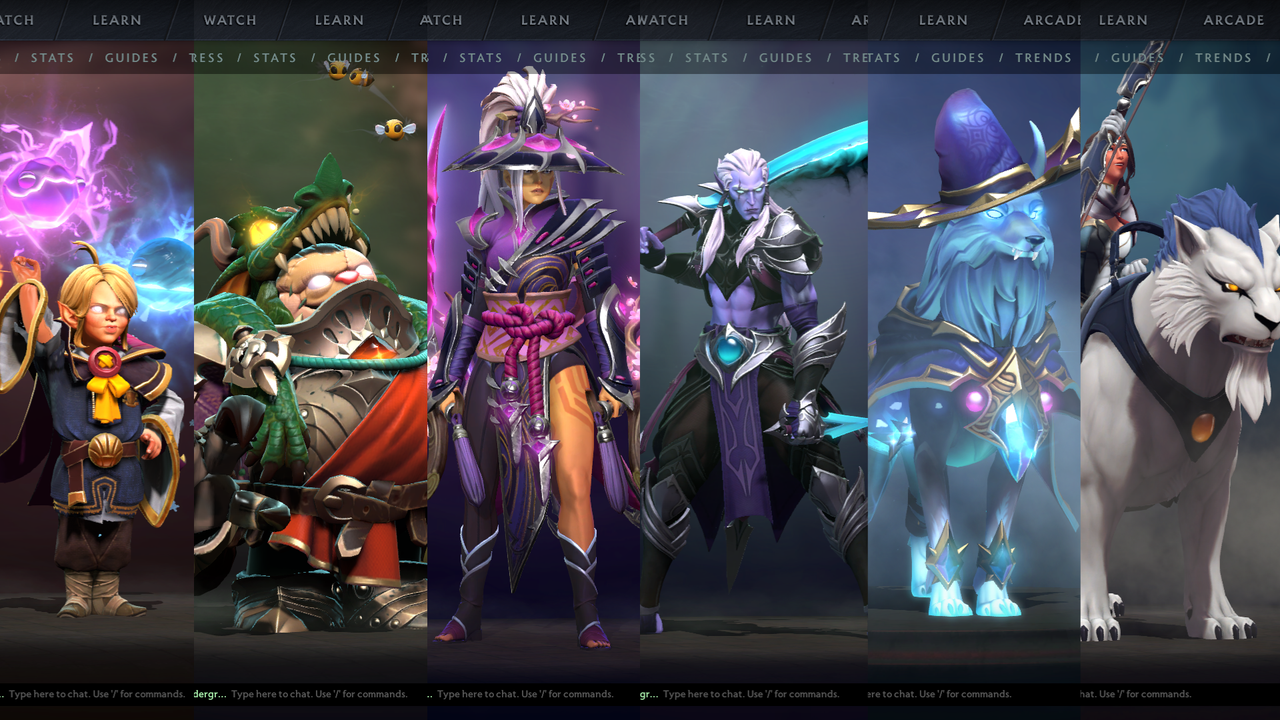Switch to the TRENDS tab in the fifth column

(1043, 57)
